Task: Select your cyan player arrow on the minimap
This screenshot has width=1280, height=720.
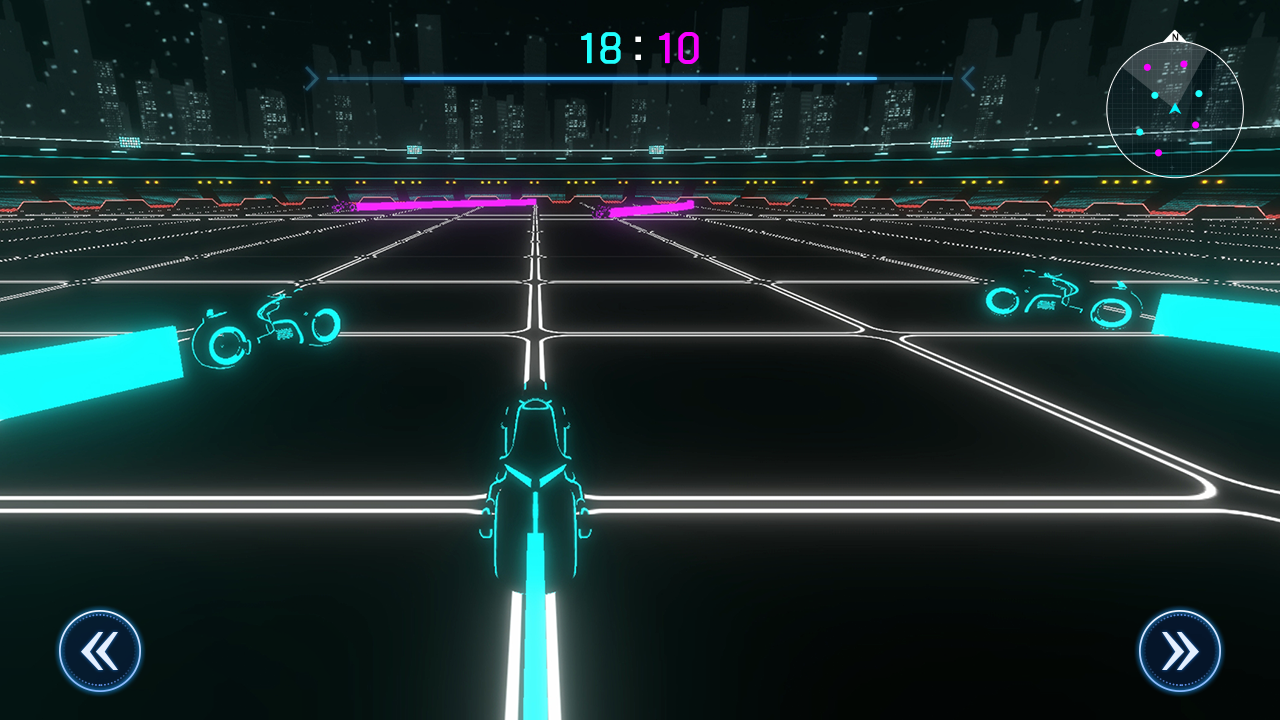Action: point(1174,108)
